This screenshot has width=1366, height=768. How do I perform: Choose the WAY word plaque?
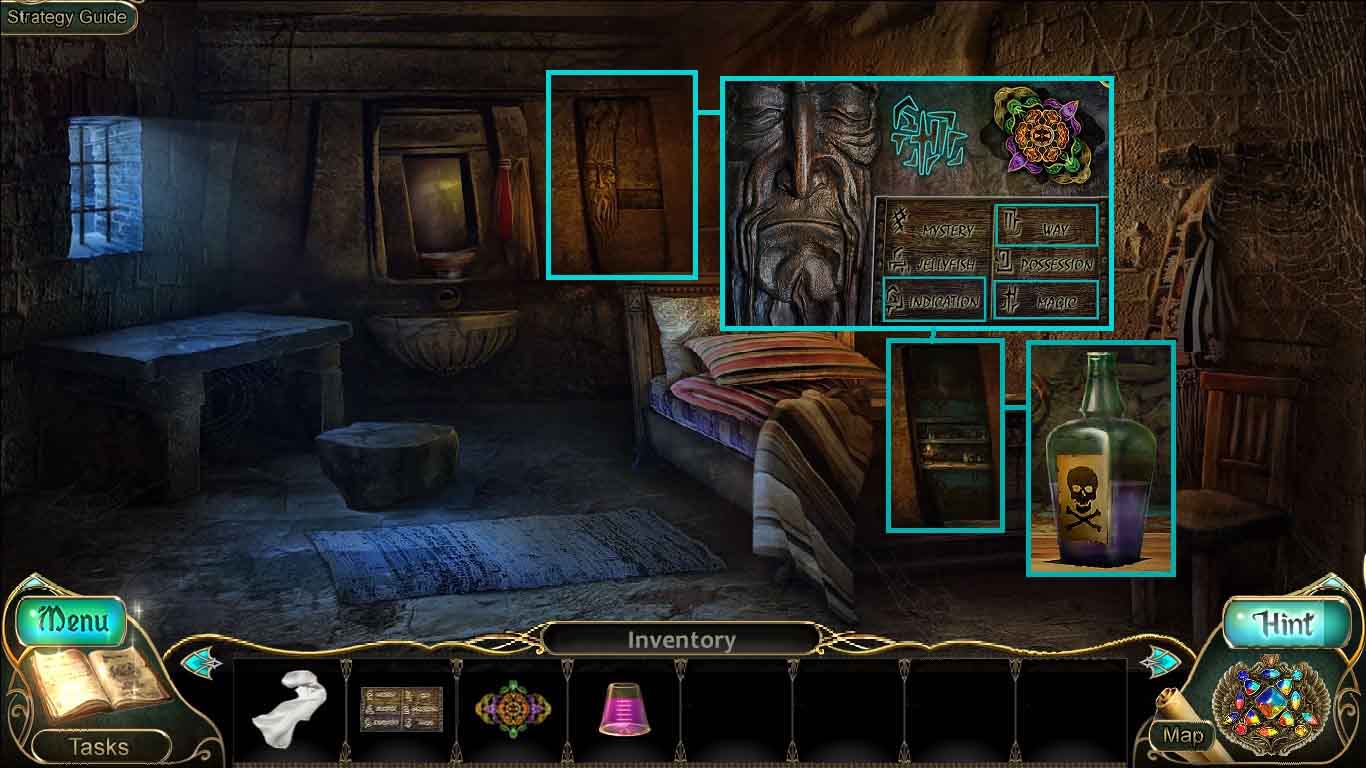point(1045,227)
